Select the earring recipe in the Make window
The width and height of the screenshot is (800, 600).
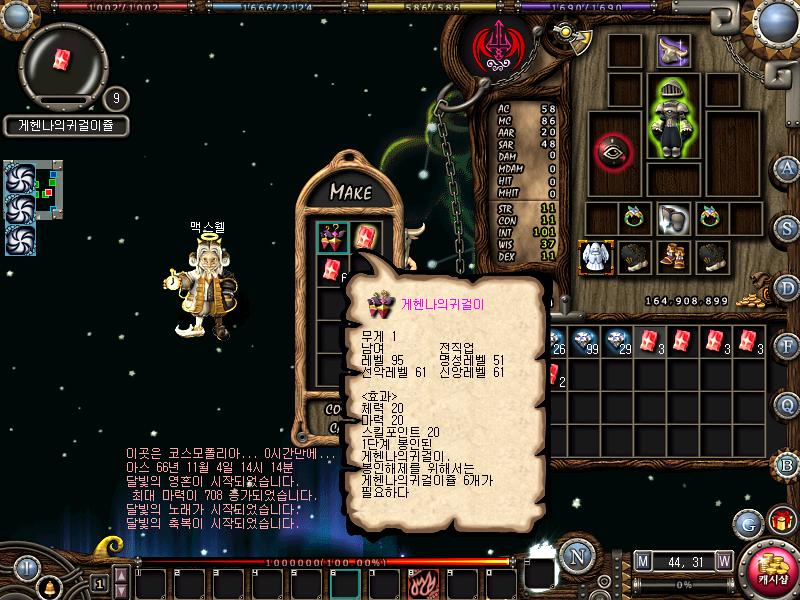(332, 237)
